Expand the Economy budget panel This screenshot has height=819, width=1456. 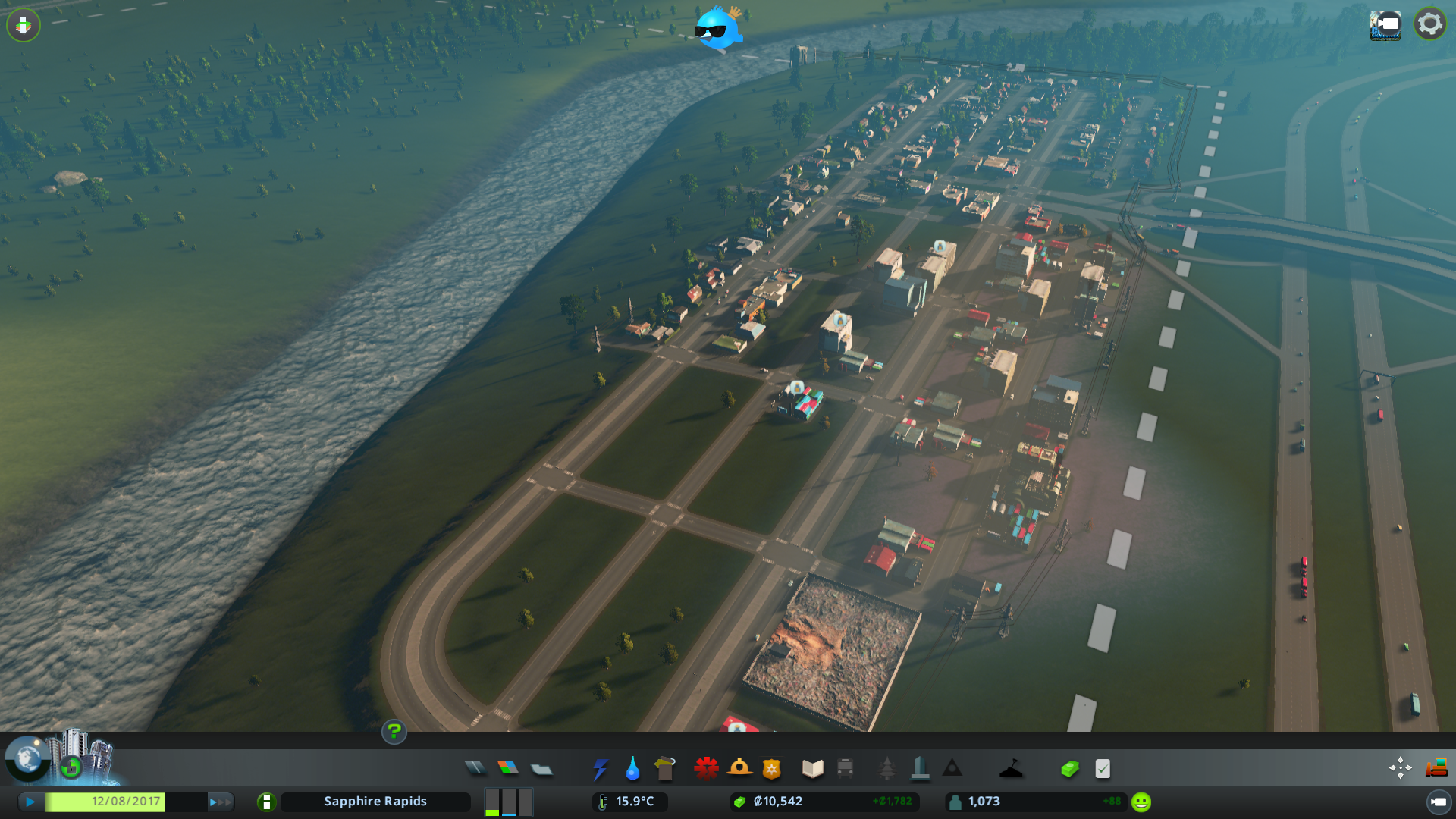(x=1069, y=768)
